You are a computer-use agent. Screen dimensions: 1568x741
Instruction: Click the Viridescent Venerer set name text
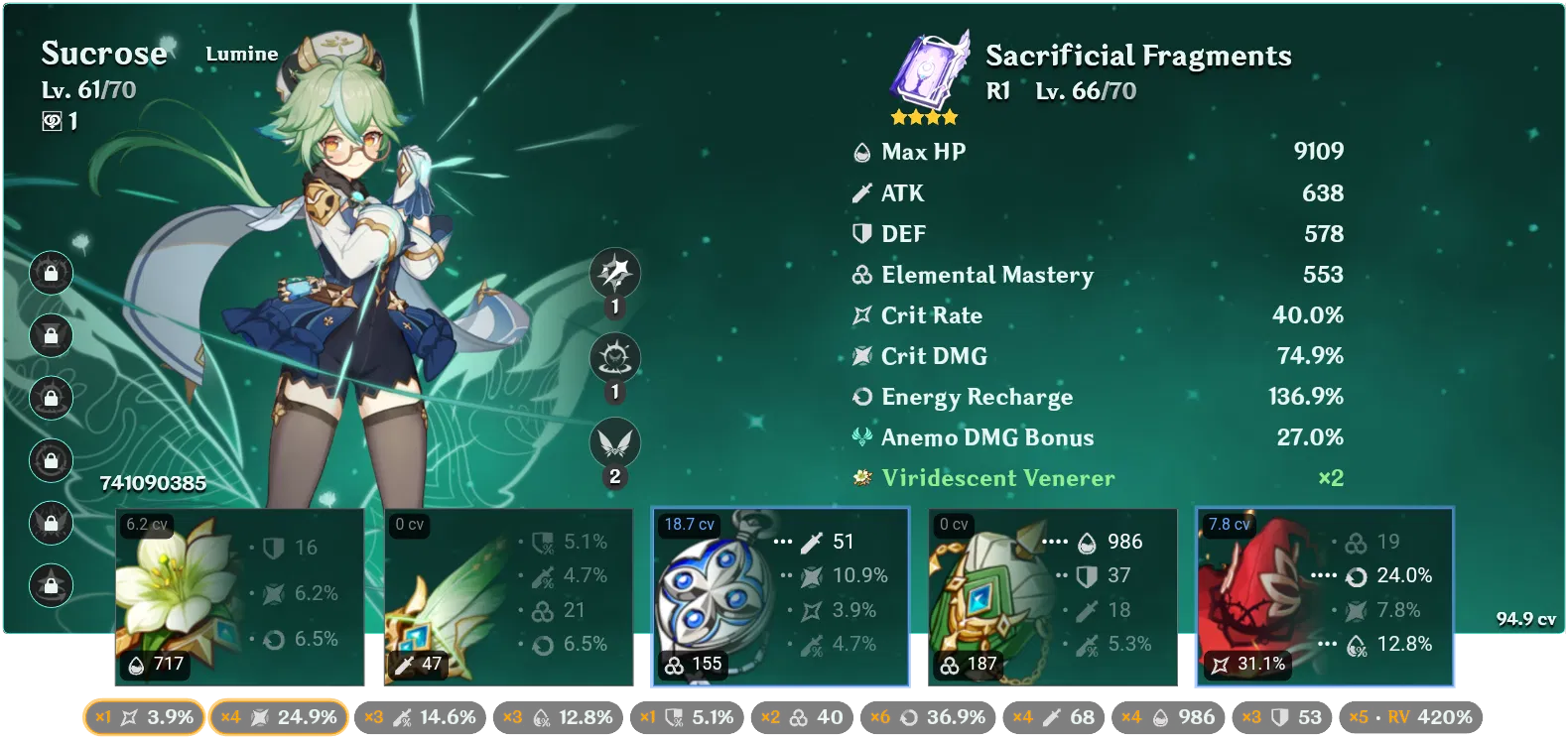(995, 478)
